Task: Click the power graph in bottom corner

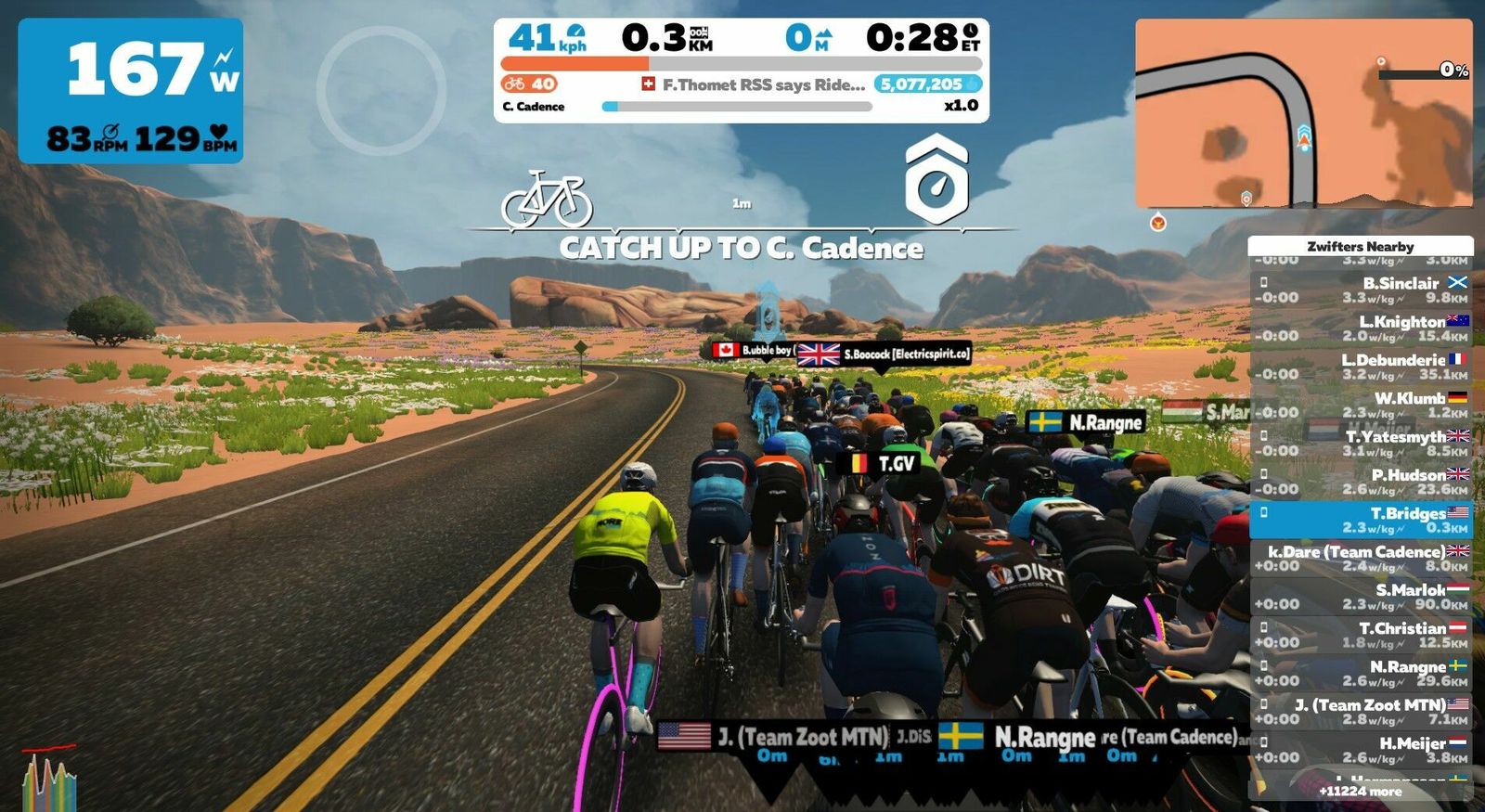Action: pos(48,778)
